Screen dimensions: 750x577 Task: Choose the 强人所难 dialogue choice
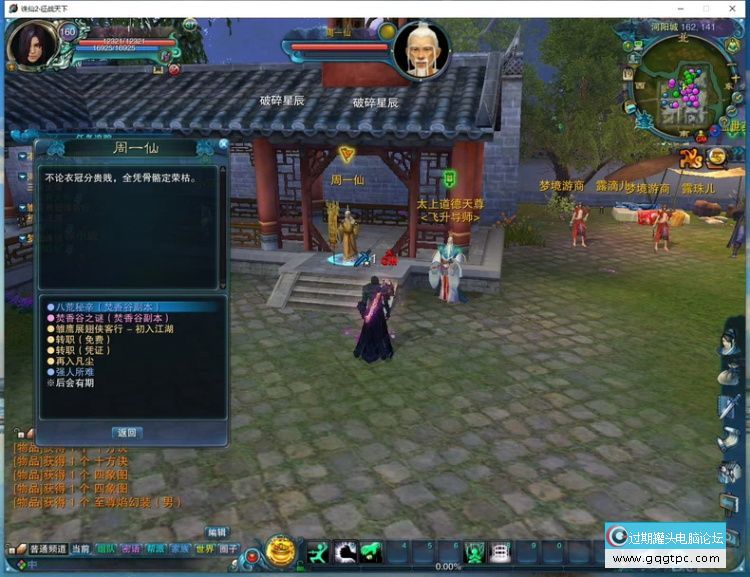[75, 372]
